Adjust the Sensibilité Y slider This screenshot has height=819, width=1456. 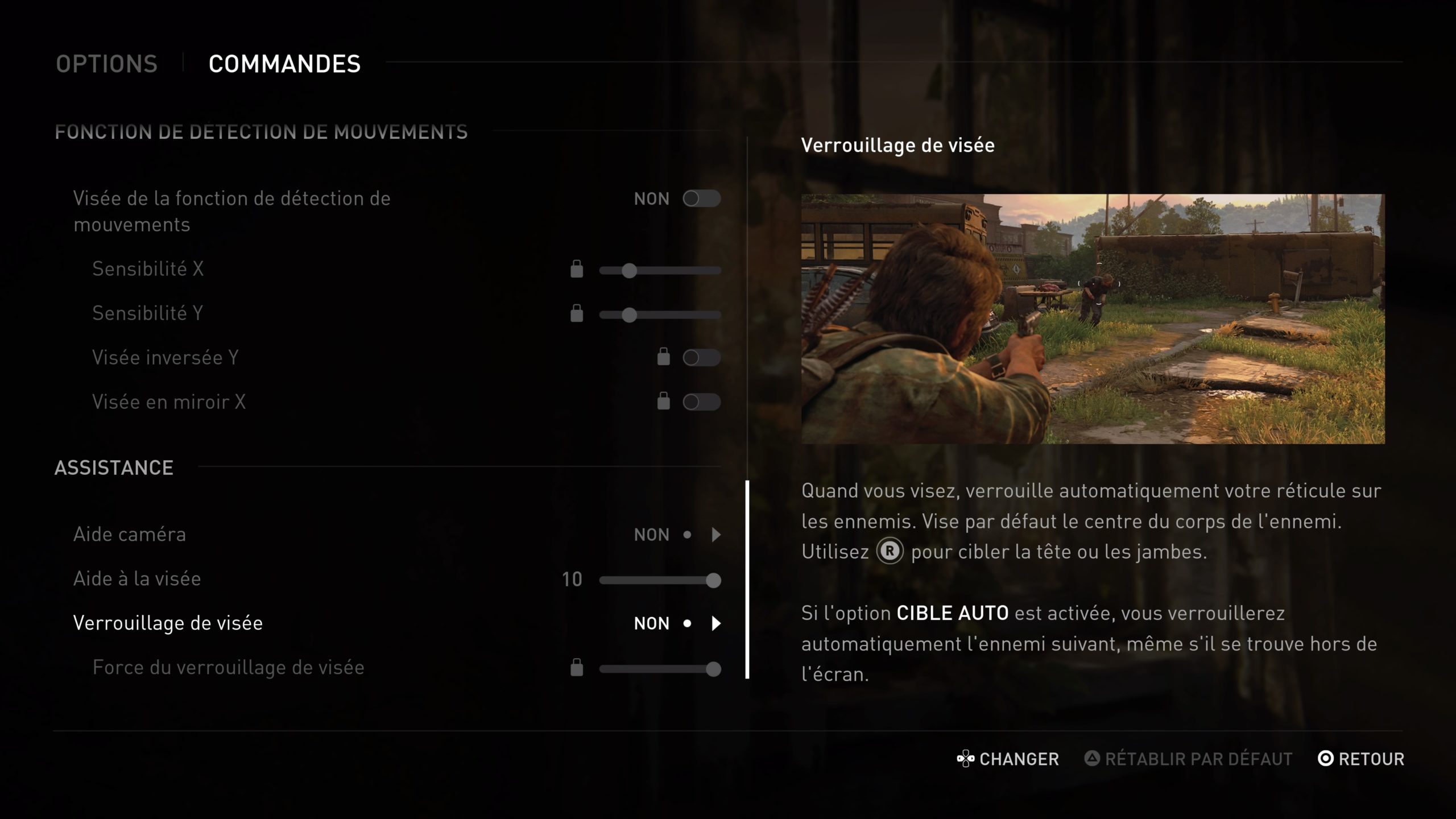pyautogui.click(x=629, y=315)
